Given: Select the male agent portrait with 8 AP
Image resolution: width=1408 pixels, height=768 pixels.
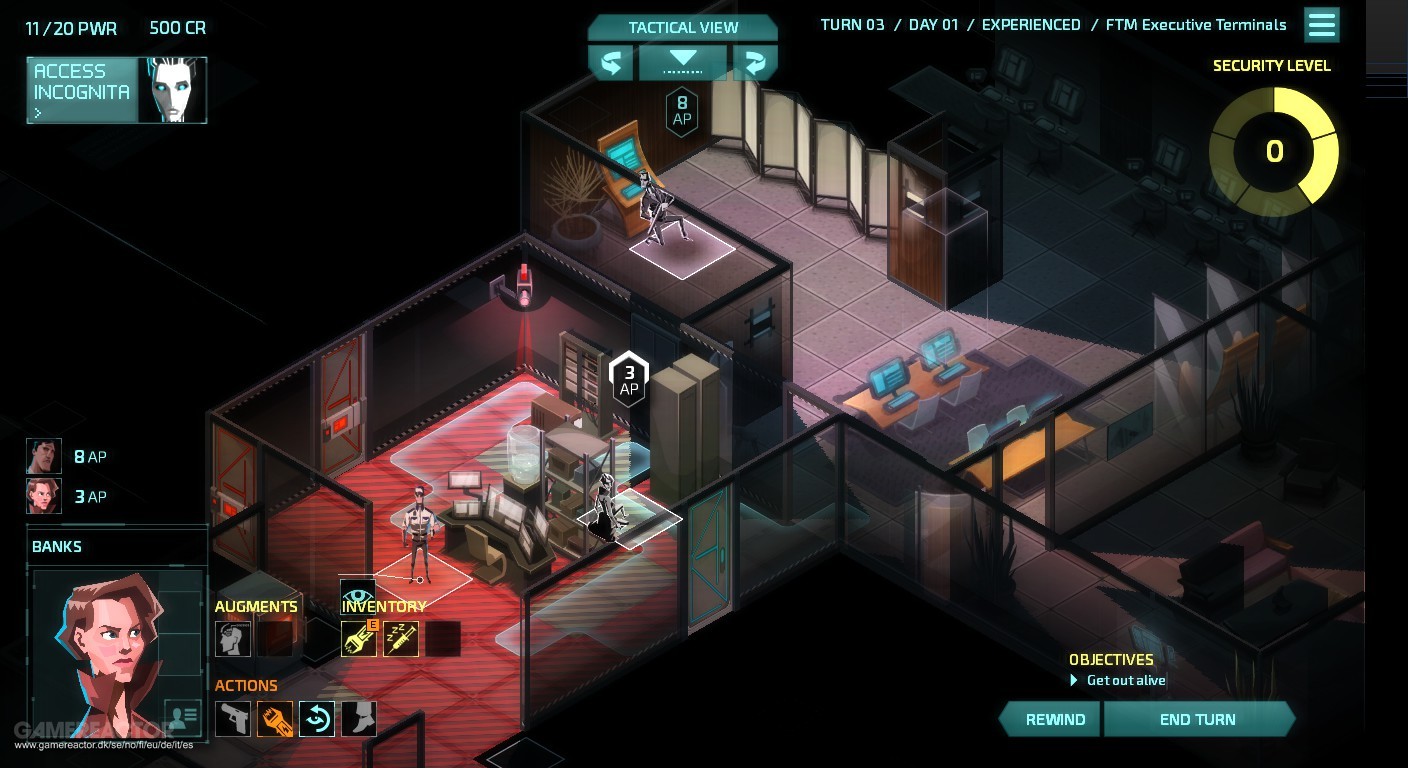Looking at the screenshot, I should 44,456.
